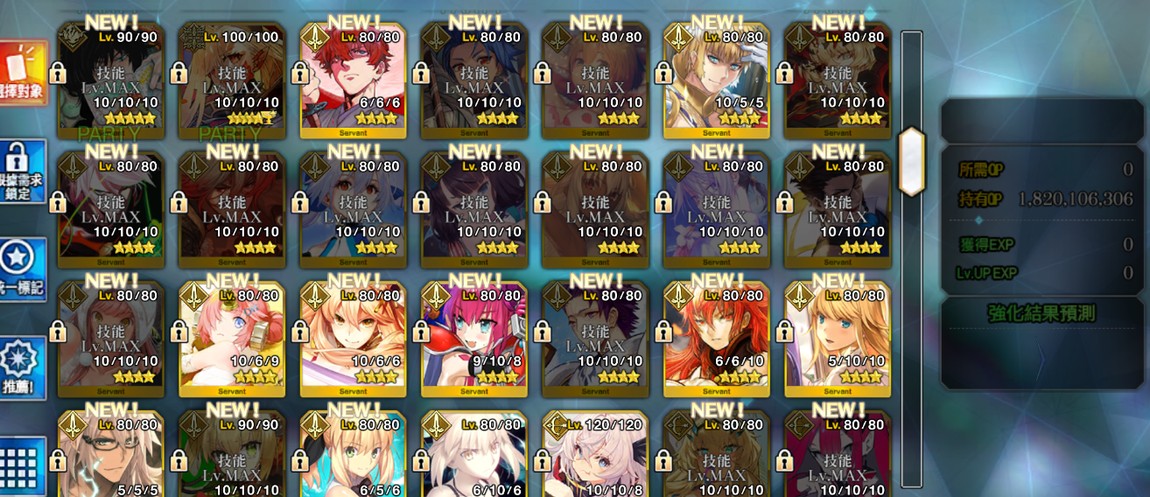Select the white-haired servant with 6/10/6 skills
This screenshot has width=1150, height=497.
tap(475, 455)
